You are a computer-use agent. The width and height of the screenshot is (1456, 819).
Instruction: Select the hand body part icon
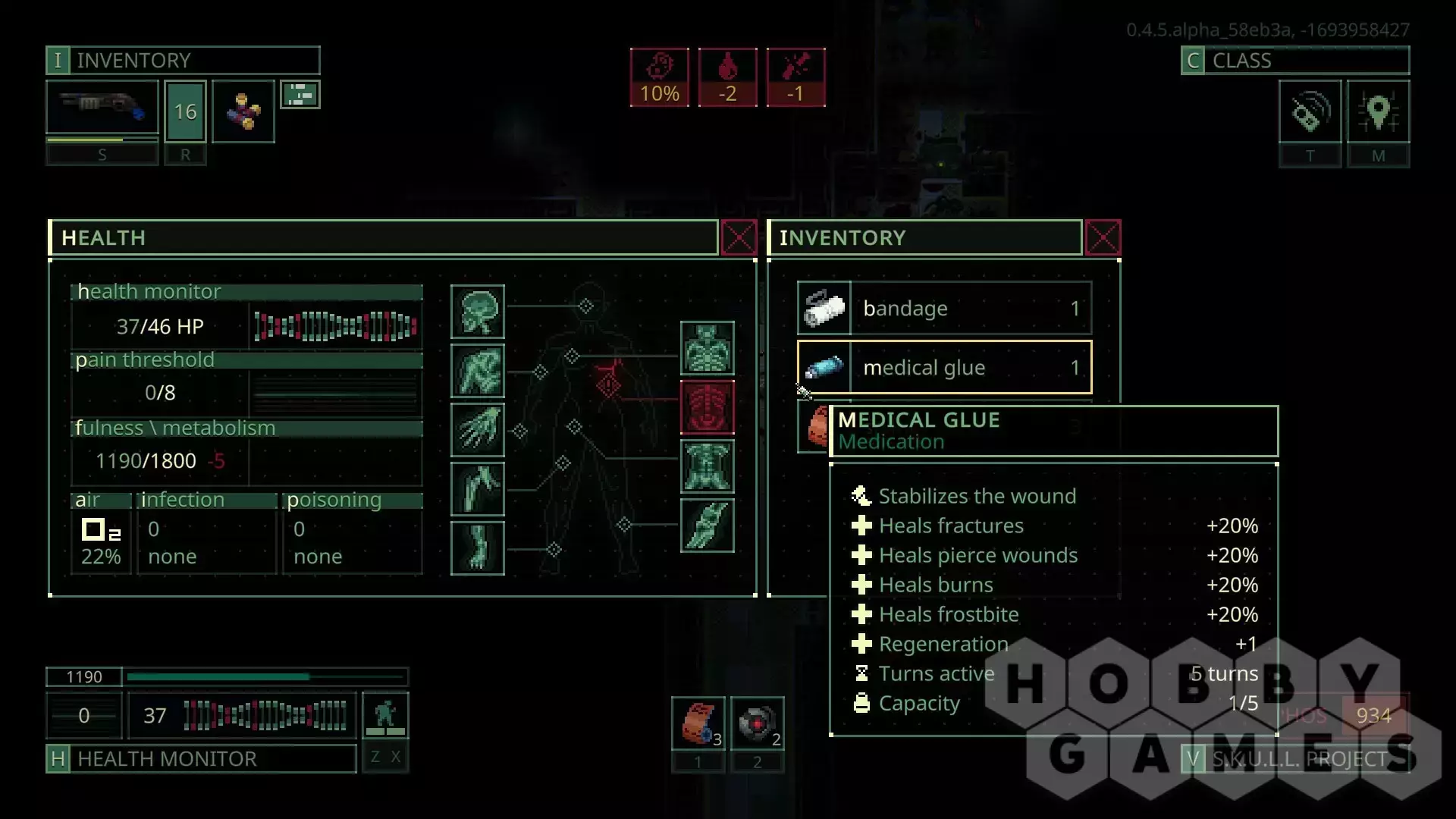478,430
